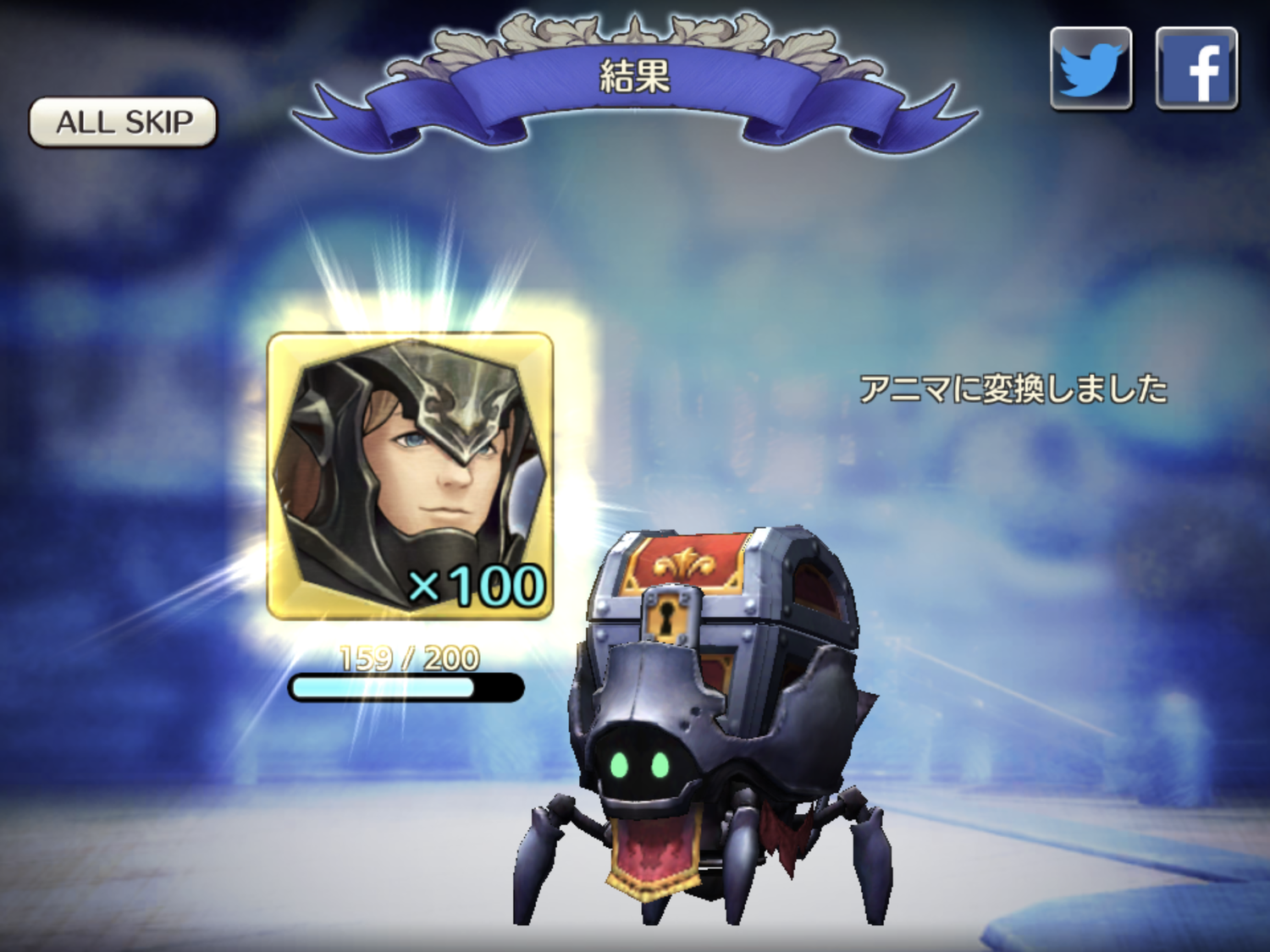Click the bird symbol in the Twitter tile
Image resolution: width=1270 pixels, height=952 pixels.
[x=1091, y=68]
